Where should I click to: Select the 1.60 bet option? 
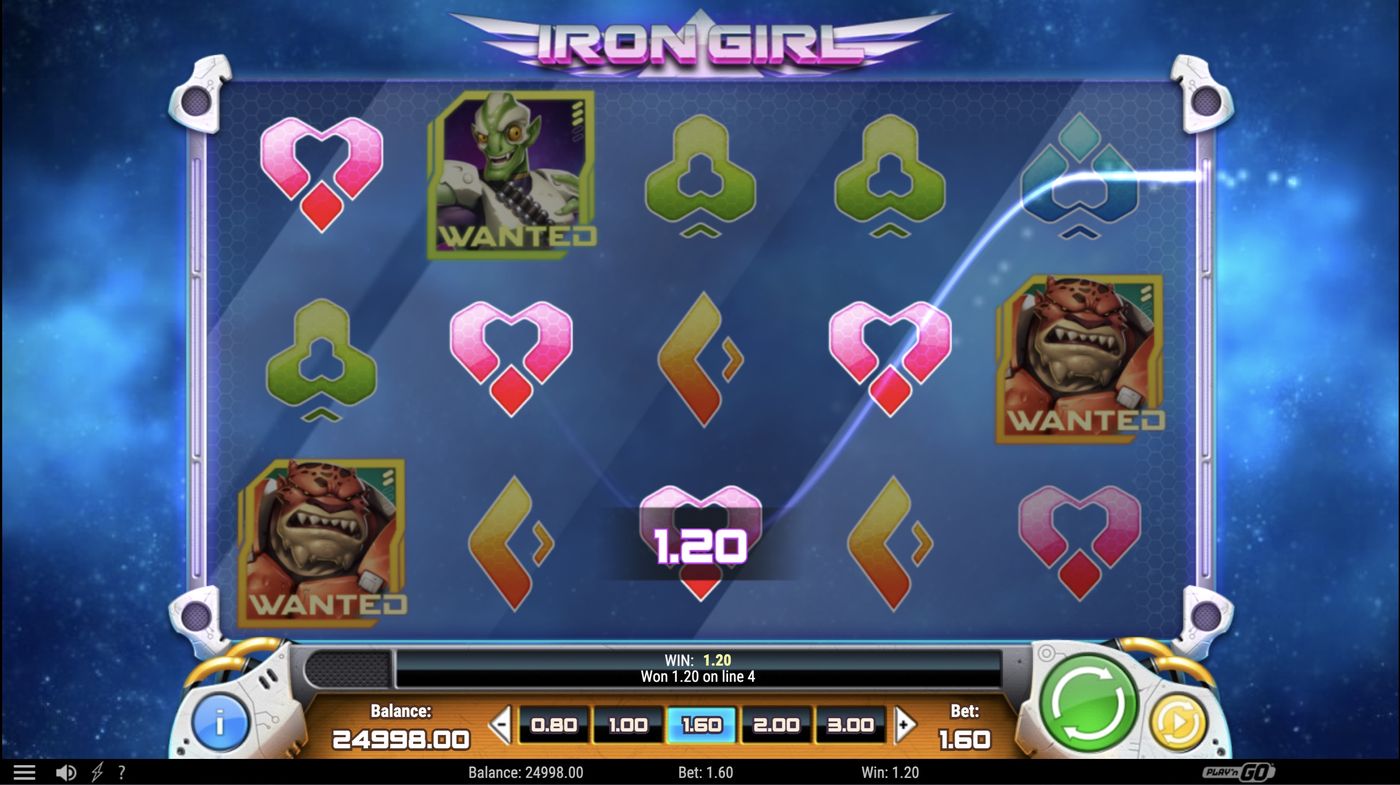pyautogui.click(x=701, y=724)
